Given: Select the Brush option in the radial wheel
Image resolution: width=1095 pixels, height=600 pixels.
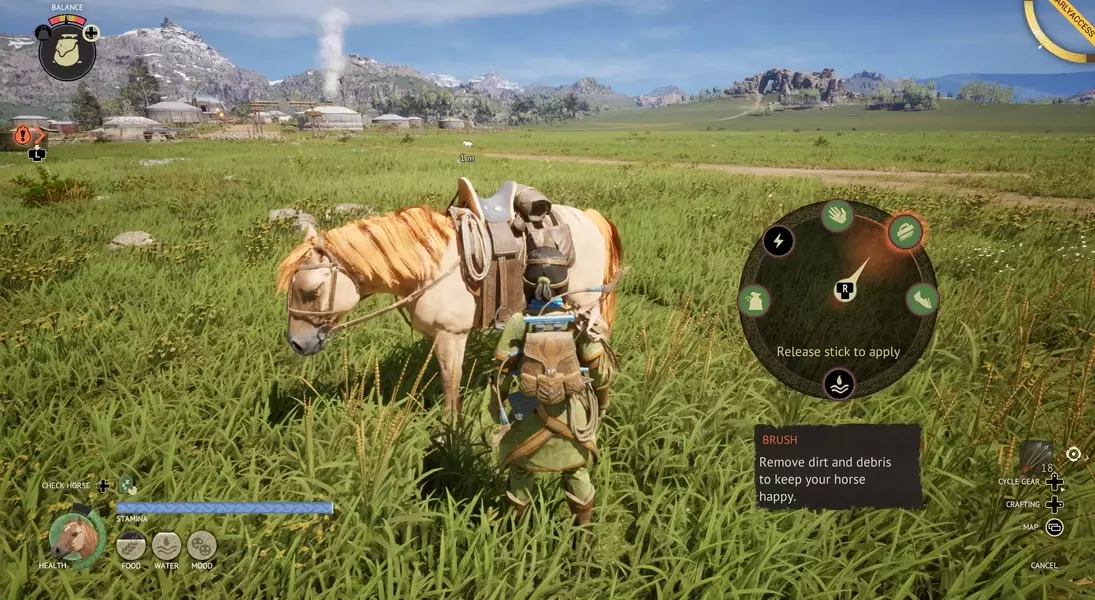Looking at the screenshot, I should [905, 232].
